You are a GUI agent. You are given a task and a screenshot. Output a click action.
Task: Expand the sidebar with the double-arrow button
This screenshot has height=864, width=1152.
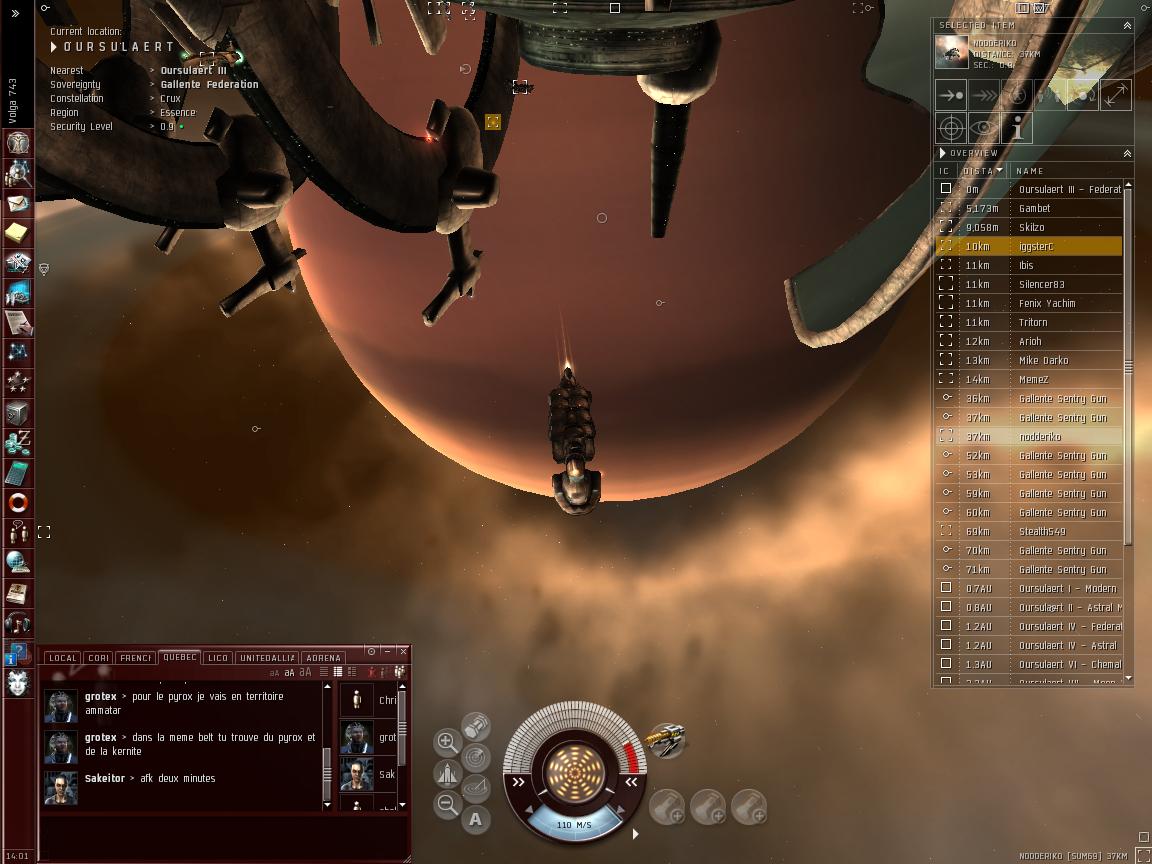[x=15, y=13]
